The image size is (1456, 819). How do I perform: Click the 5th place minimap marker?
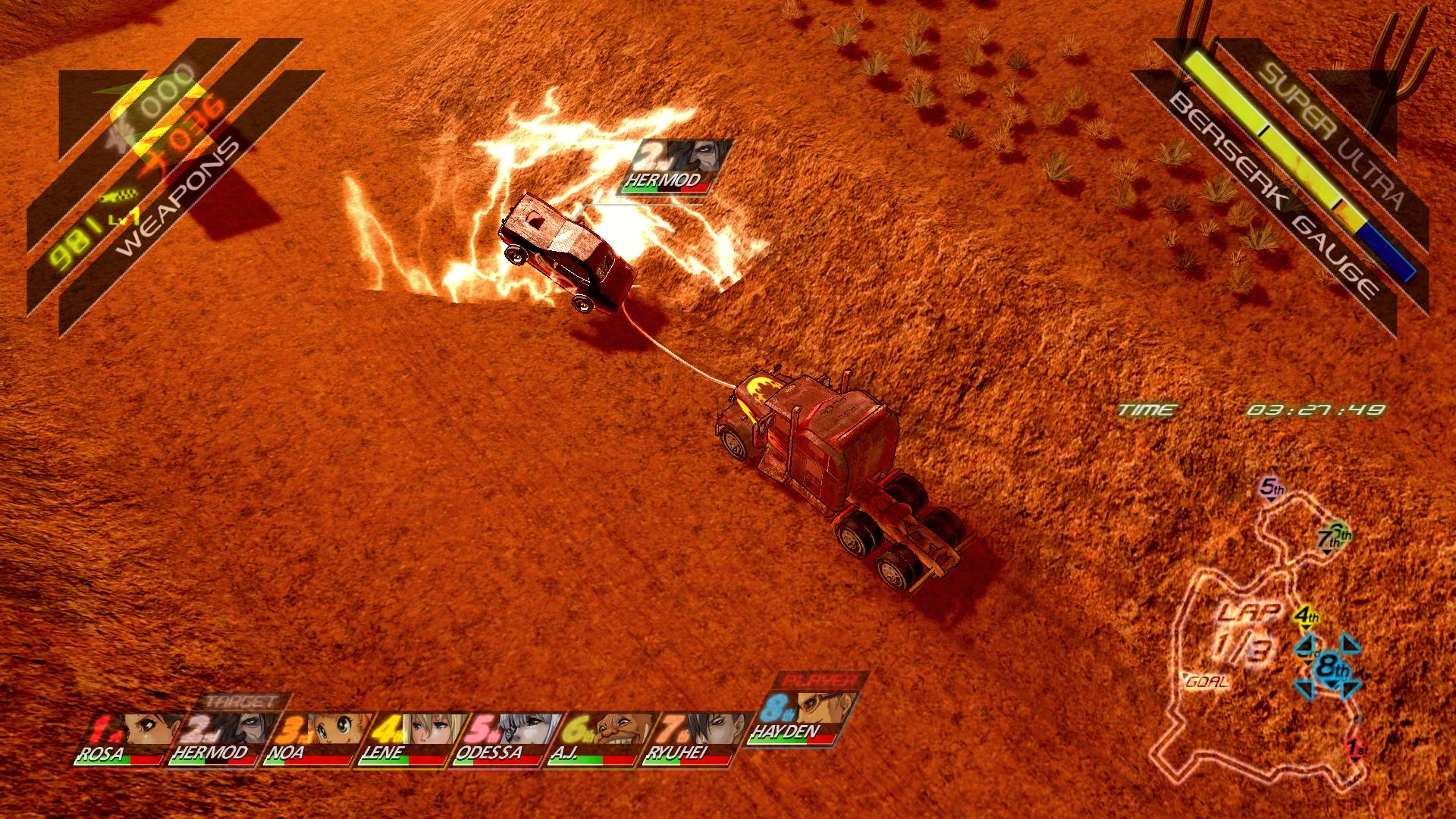pyautogui.click(x=1272, y=488)
